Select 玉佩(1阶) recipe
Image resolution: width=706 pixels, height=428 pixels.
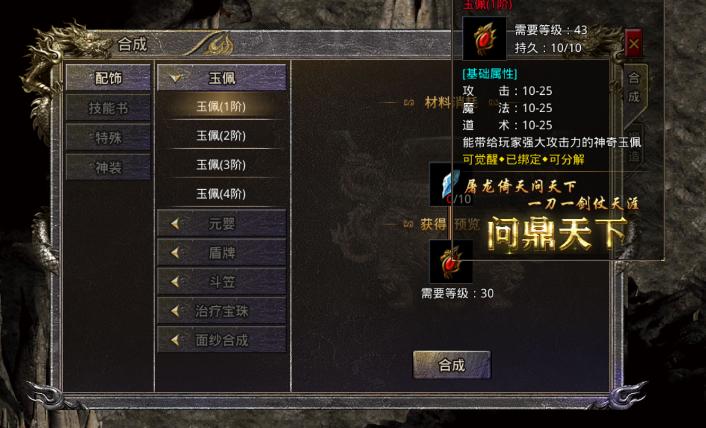221,106
